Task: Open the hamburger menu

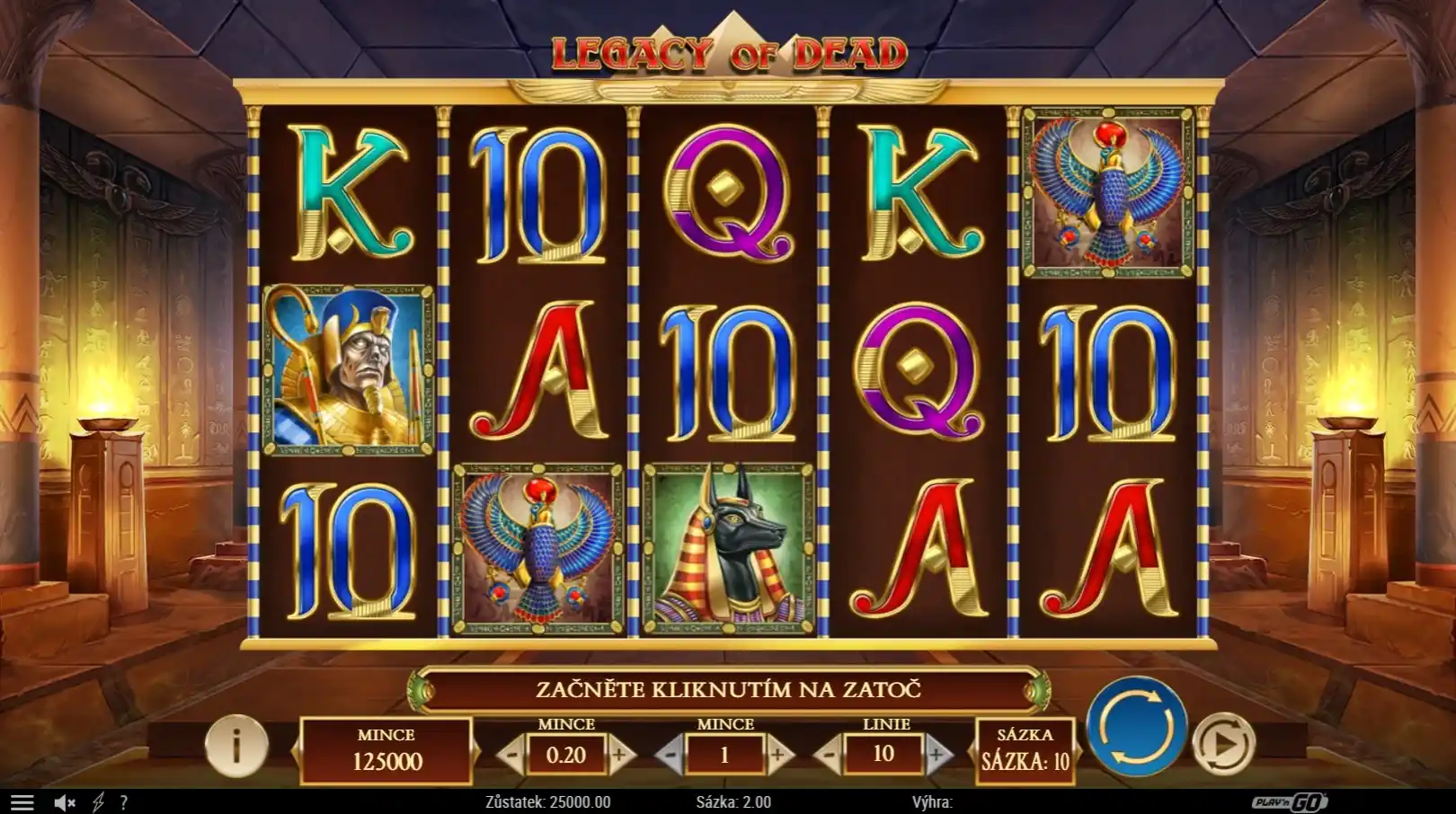Action: pyautogui.click(x=22, y=802)
